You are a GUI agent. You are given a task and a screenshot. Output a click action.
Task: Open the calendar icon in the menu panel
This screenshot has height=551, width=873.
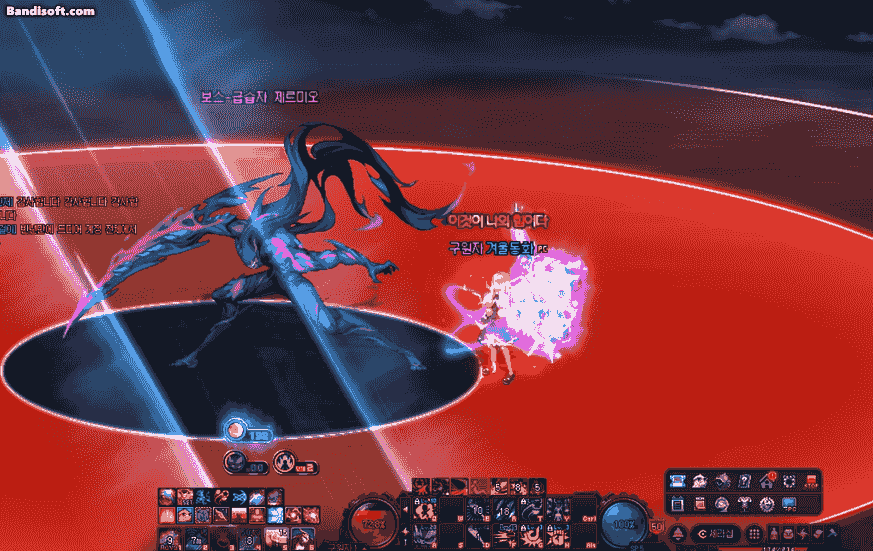click(x=678, y=502)
